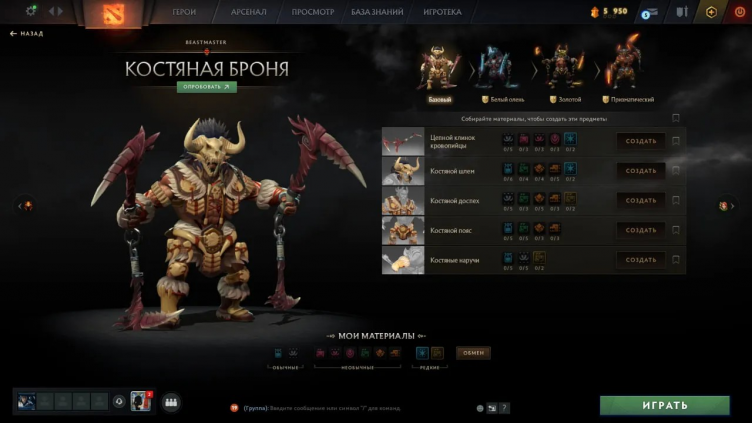Start matchmaking with the Играть button

point(664,405)
